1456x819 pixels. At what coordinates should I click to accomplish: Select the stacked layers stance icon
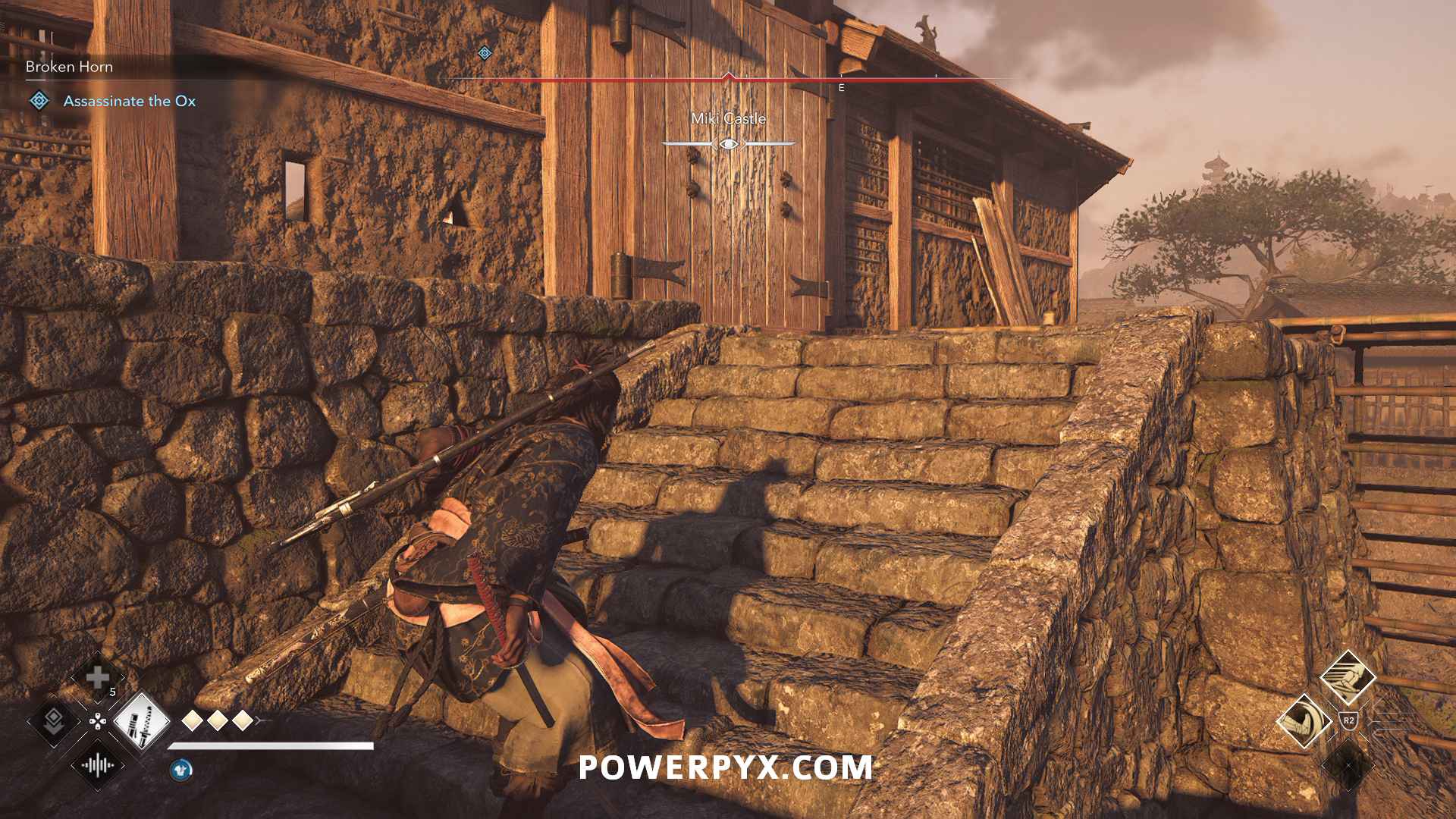point(53,720)
